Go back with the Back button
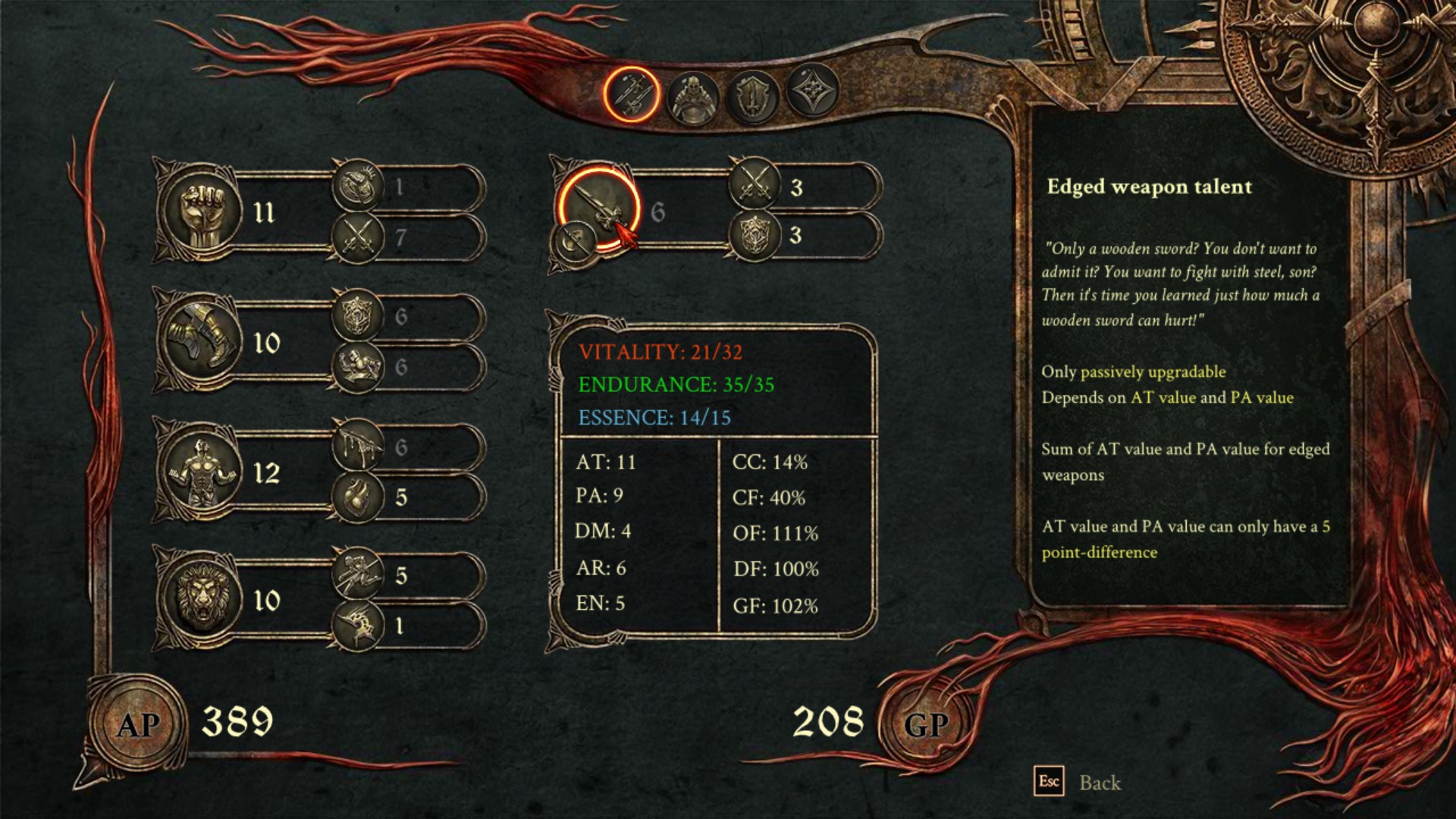This screenshot has width=1456, height=819. 1099,783
